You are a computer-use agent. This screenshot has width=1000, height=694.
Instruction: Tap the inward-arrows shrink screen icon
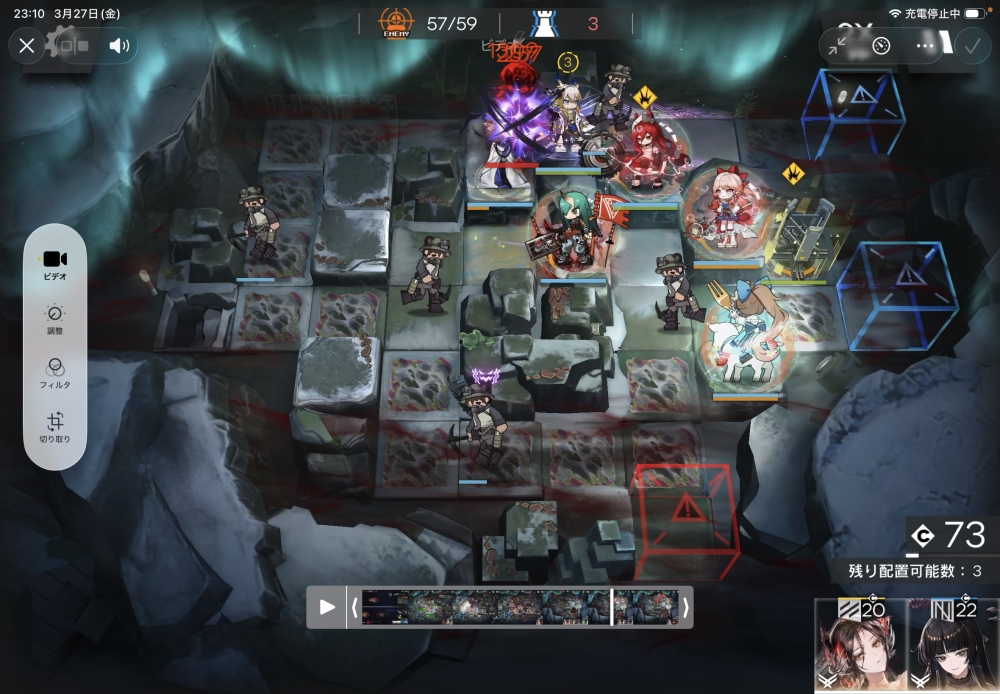click(x=839, y=46)
